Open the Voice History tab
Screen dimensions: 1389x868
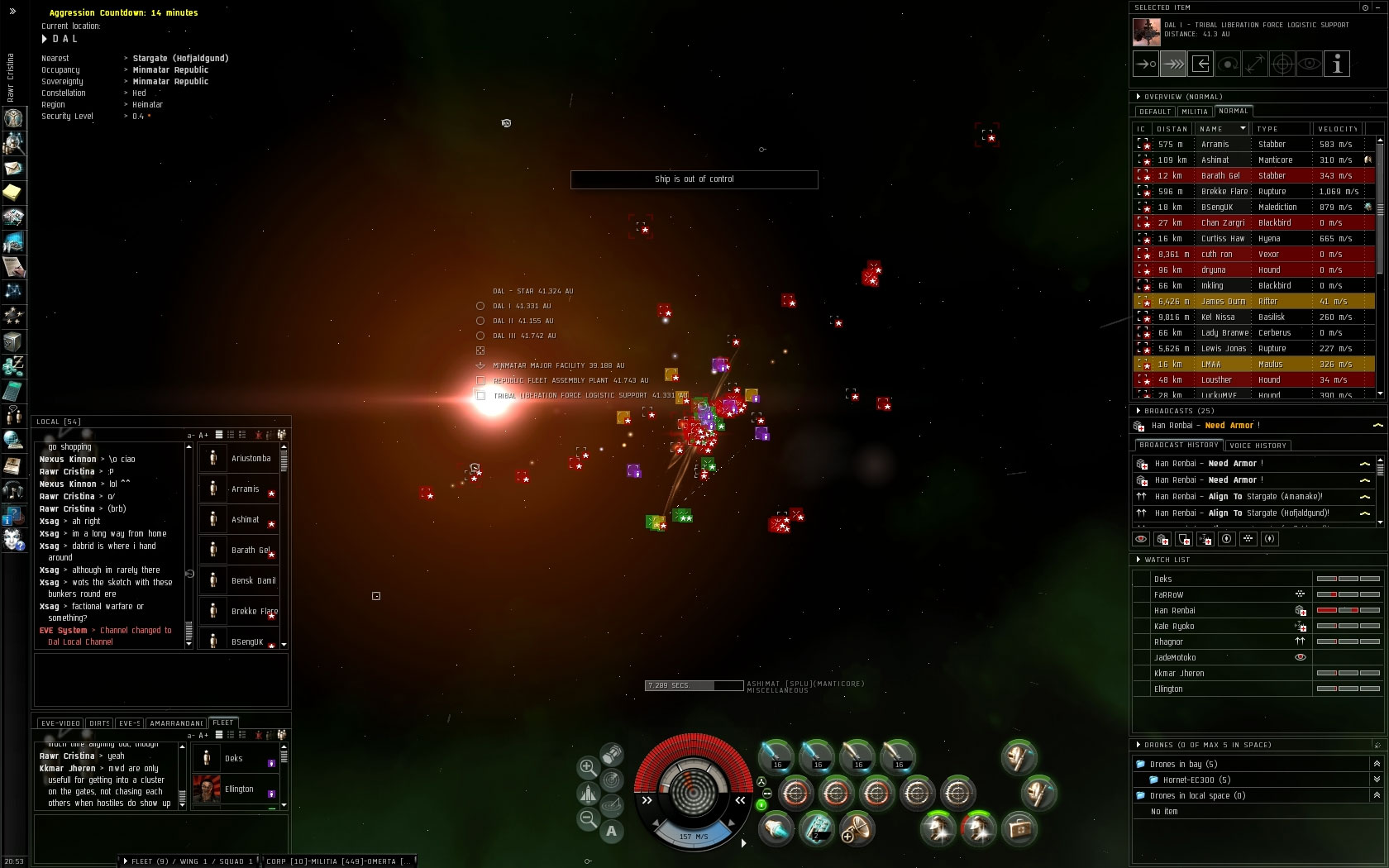point(1258,446)
